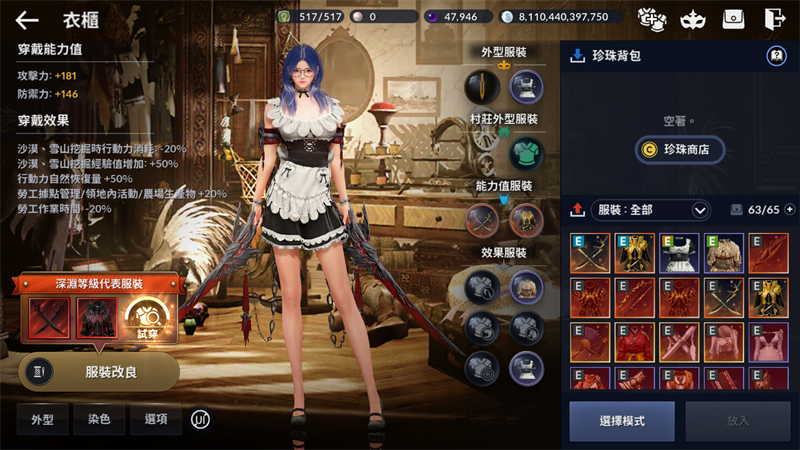The width and height of the screenshot is (800, 450).
Task: Click the exit door icon at top right
Action: click(774, 18)
